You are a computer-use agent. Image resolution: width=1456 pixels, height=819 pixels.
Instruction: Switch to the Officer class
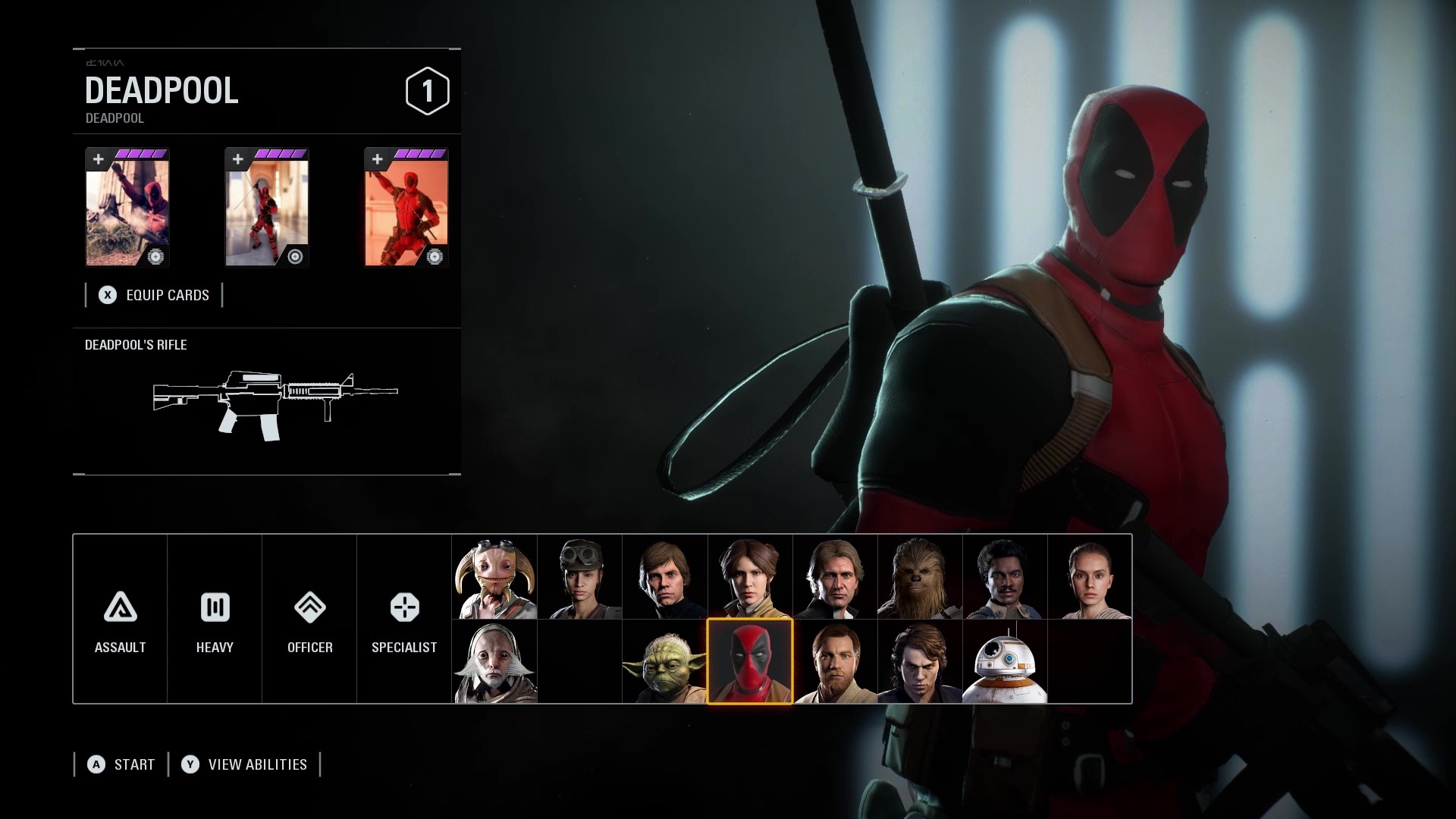click(x=309, y=620)
